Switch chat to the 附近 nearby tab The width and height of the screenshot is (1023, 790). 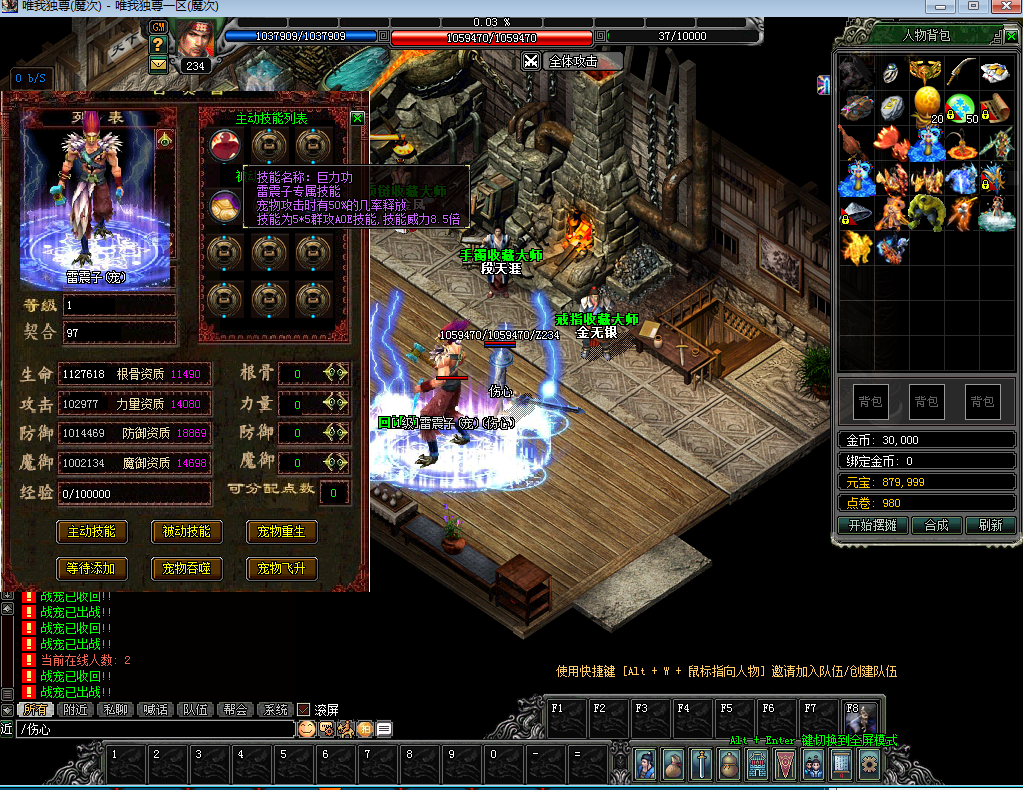[x=74, y=709]
